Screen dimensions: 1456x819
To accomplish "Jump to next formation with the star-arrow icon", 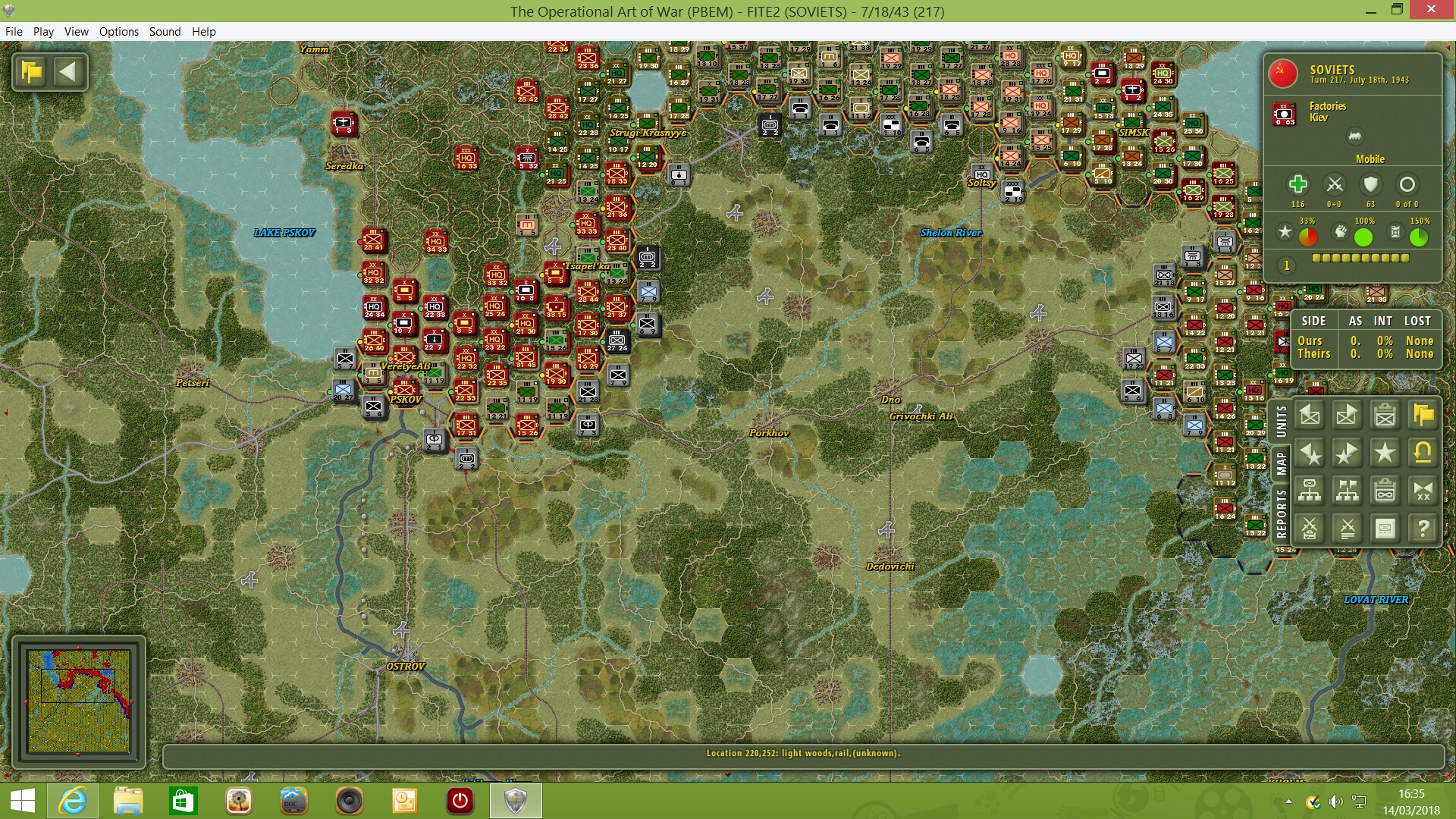I will (1348, 453).
